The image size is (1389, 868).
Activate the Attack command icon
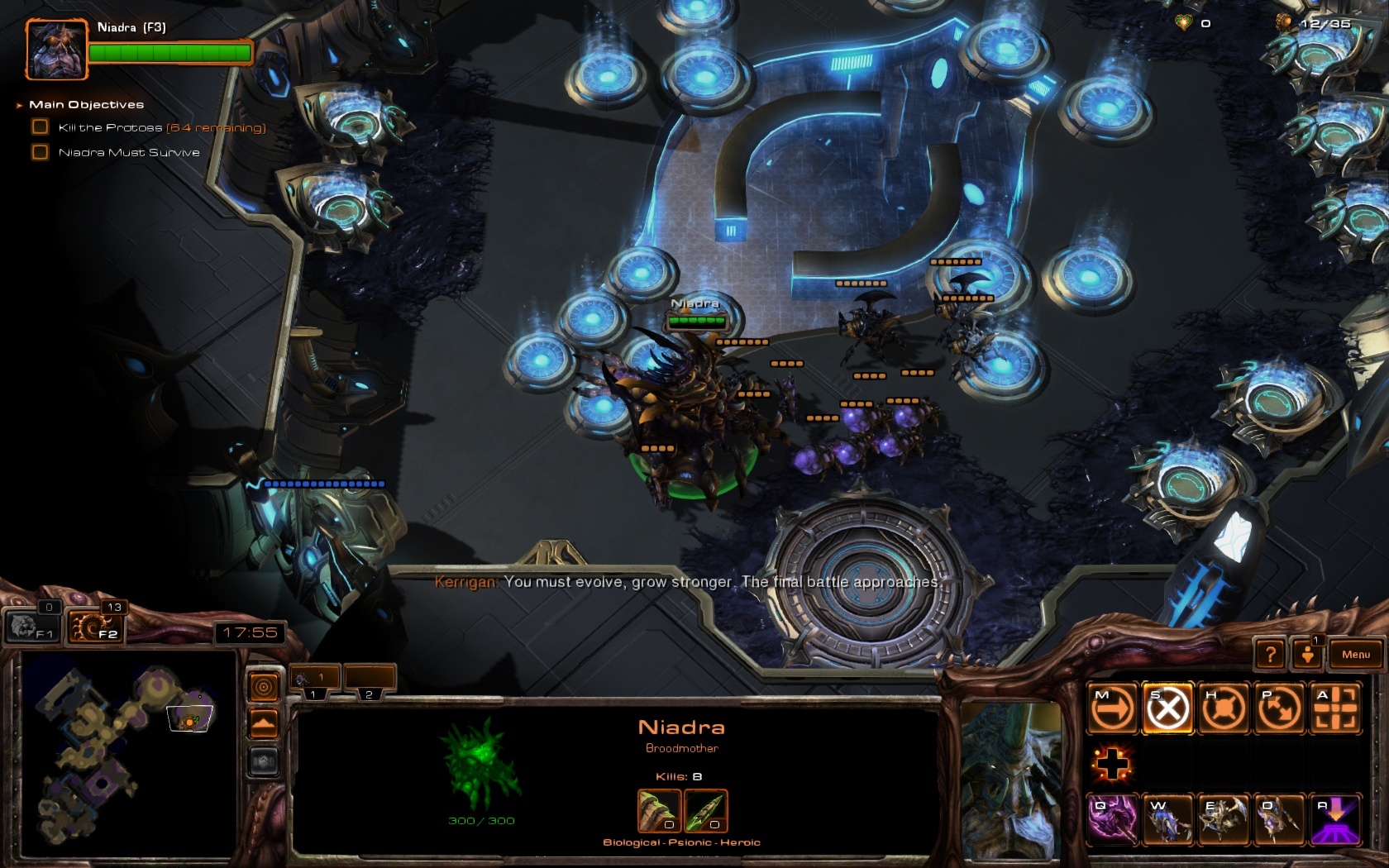coord(1334,708)
